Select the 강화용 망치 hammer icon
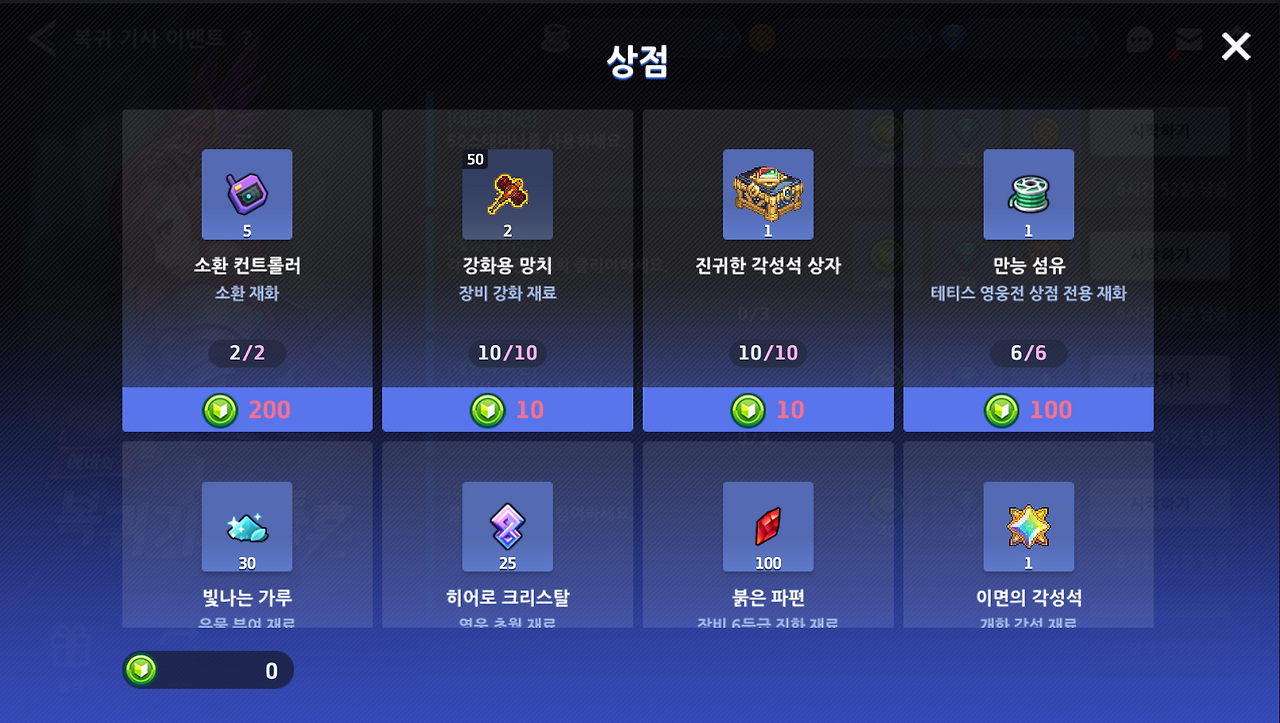 point(507,194)
